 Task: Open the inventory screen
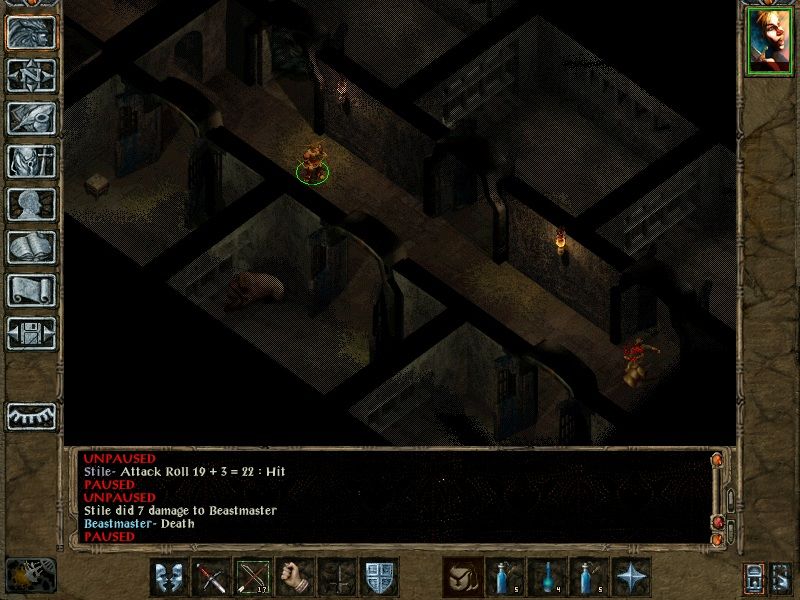(31, 161)
